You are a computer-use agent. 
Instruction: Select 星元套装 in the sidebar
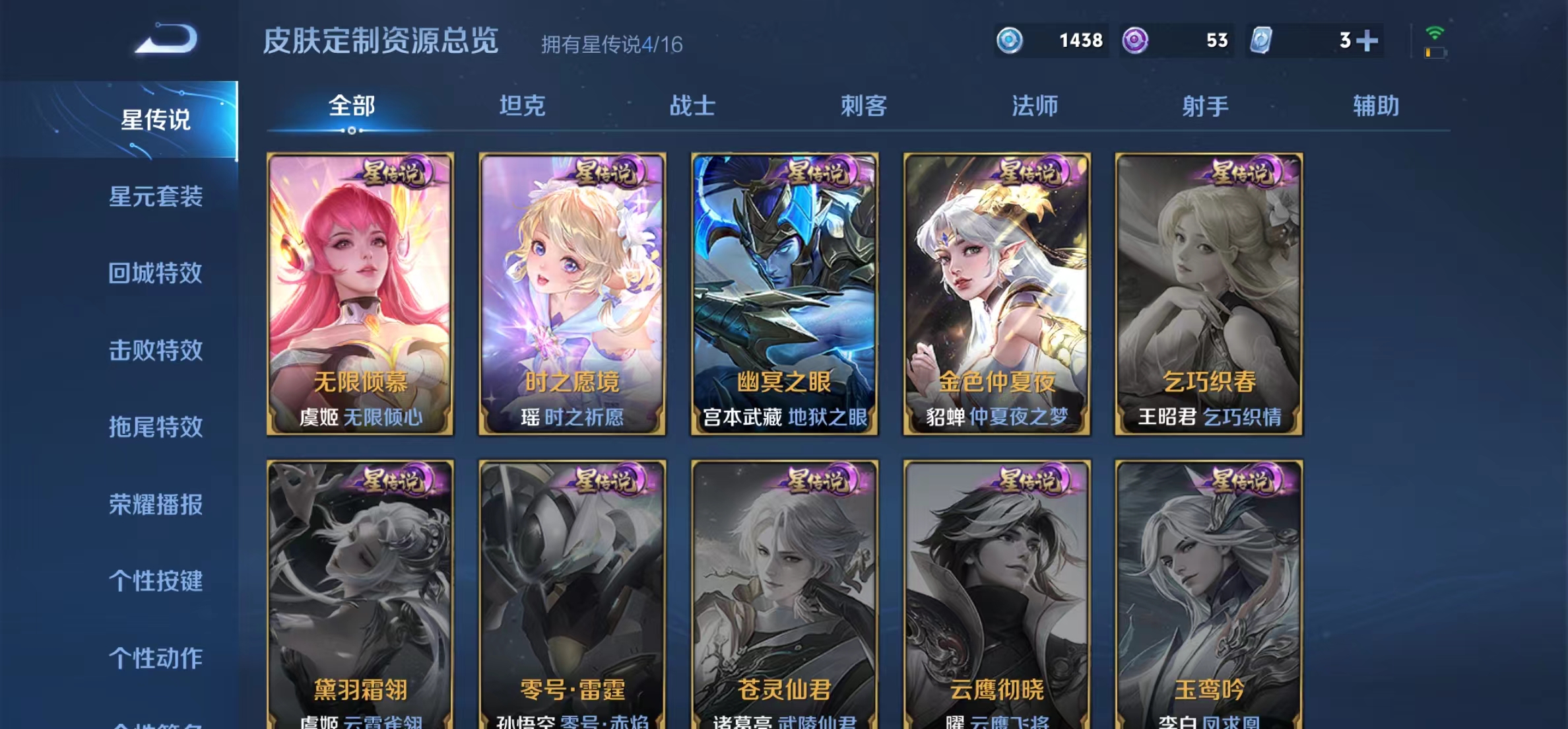point(156,196)
